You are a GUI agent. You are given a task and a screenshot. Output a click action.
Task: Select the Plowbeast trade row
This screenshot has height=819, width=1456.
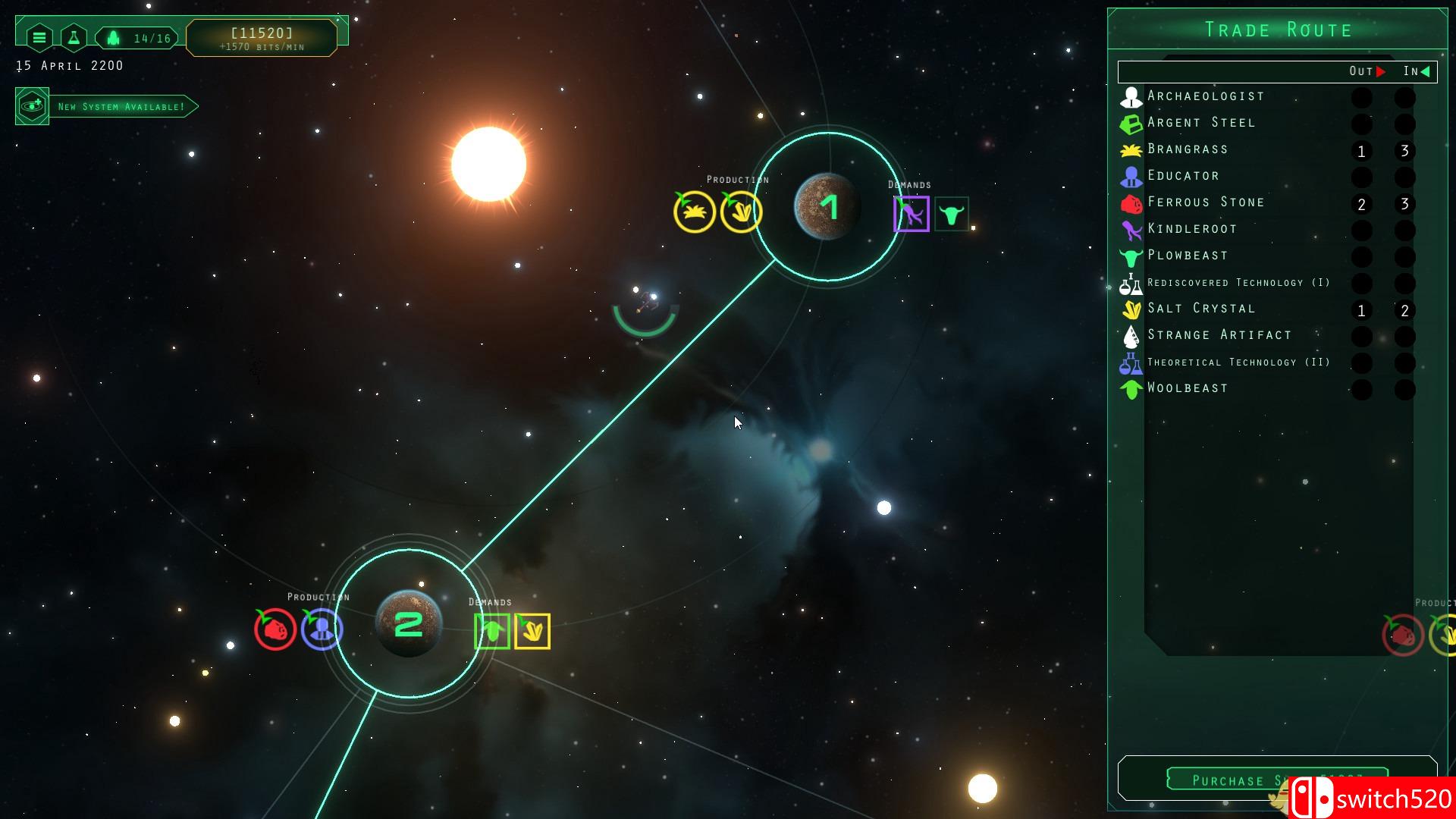1188,256
